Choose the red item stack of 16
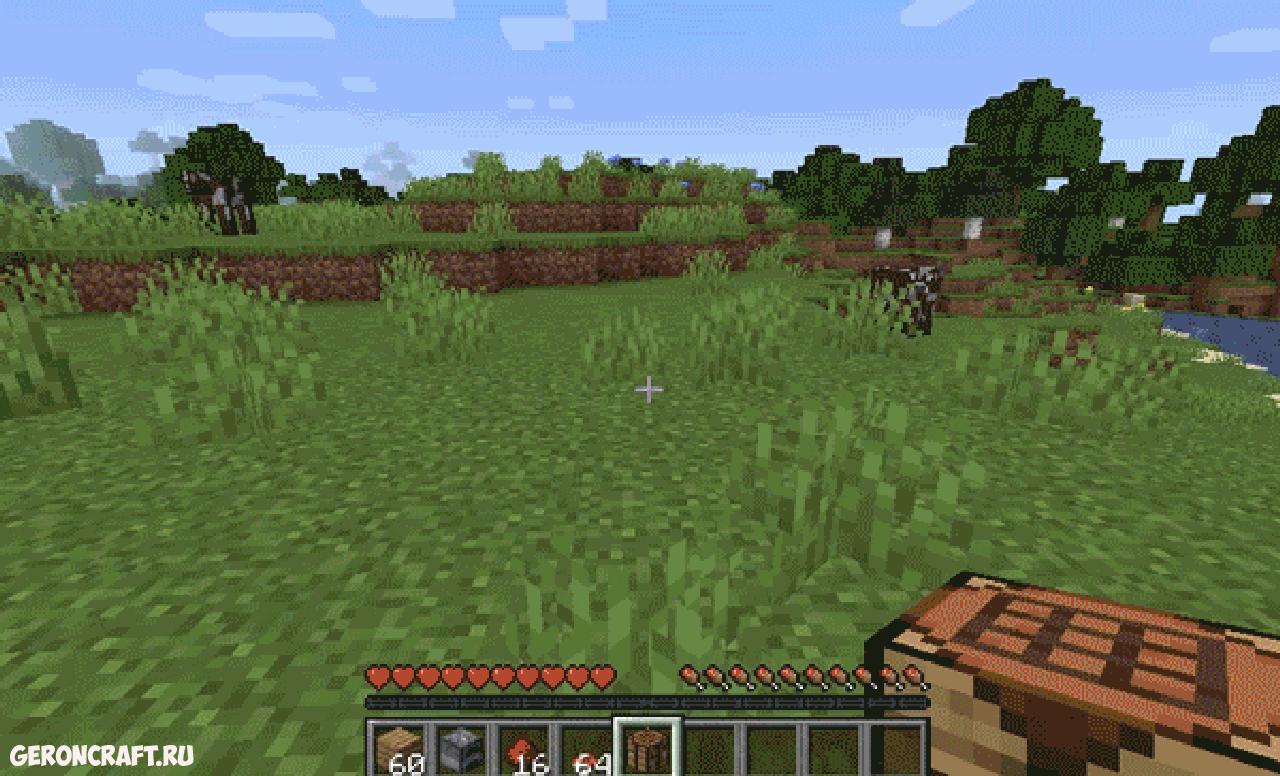The height and width of the screenshot is (776, 1280). click(522, 749)
